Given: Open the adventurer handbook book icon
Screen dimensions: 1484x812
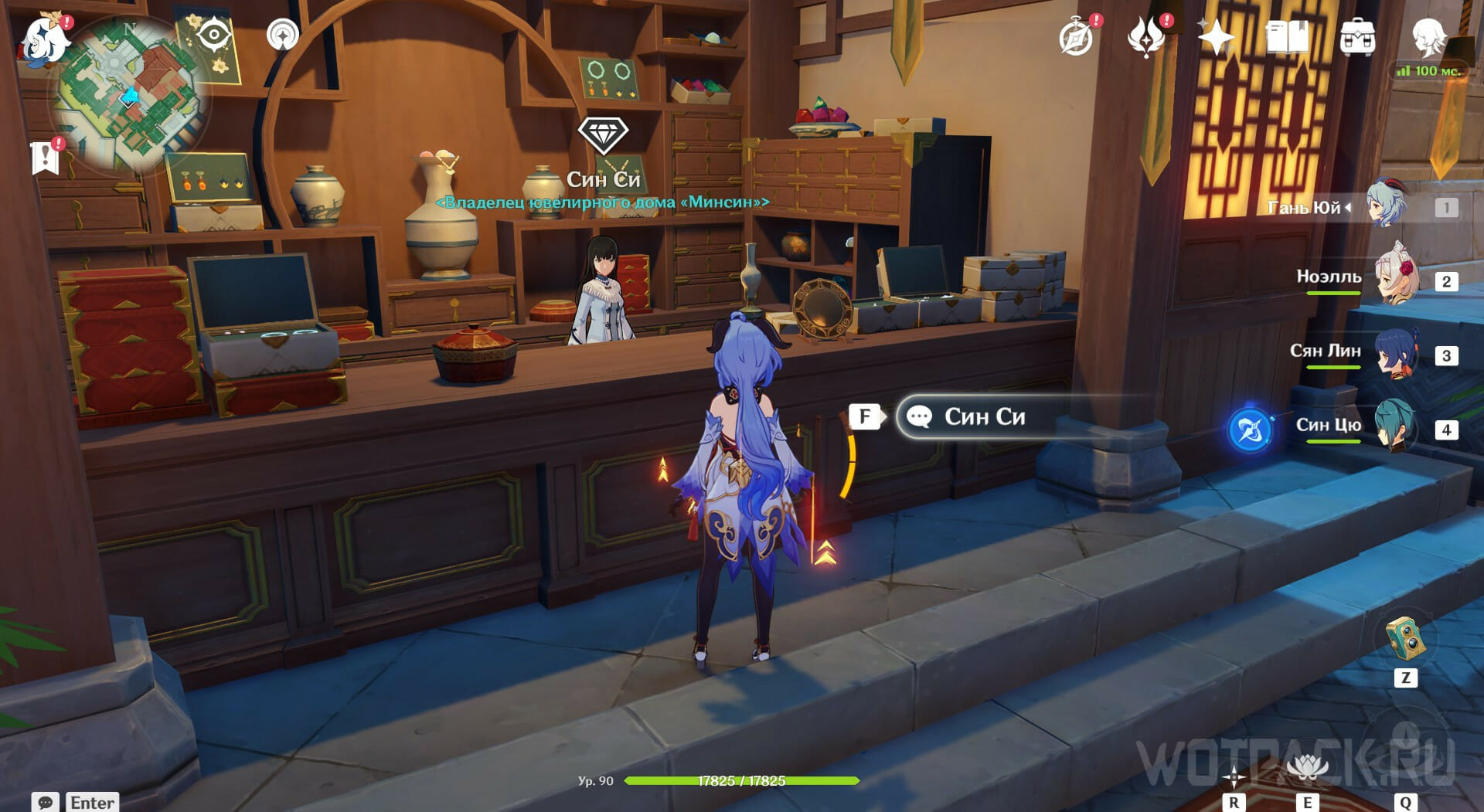Looking at the screenshot, I should (x=1287, y=37).
